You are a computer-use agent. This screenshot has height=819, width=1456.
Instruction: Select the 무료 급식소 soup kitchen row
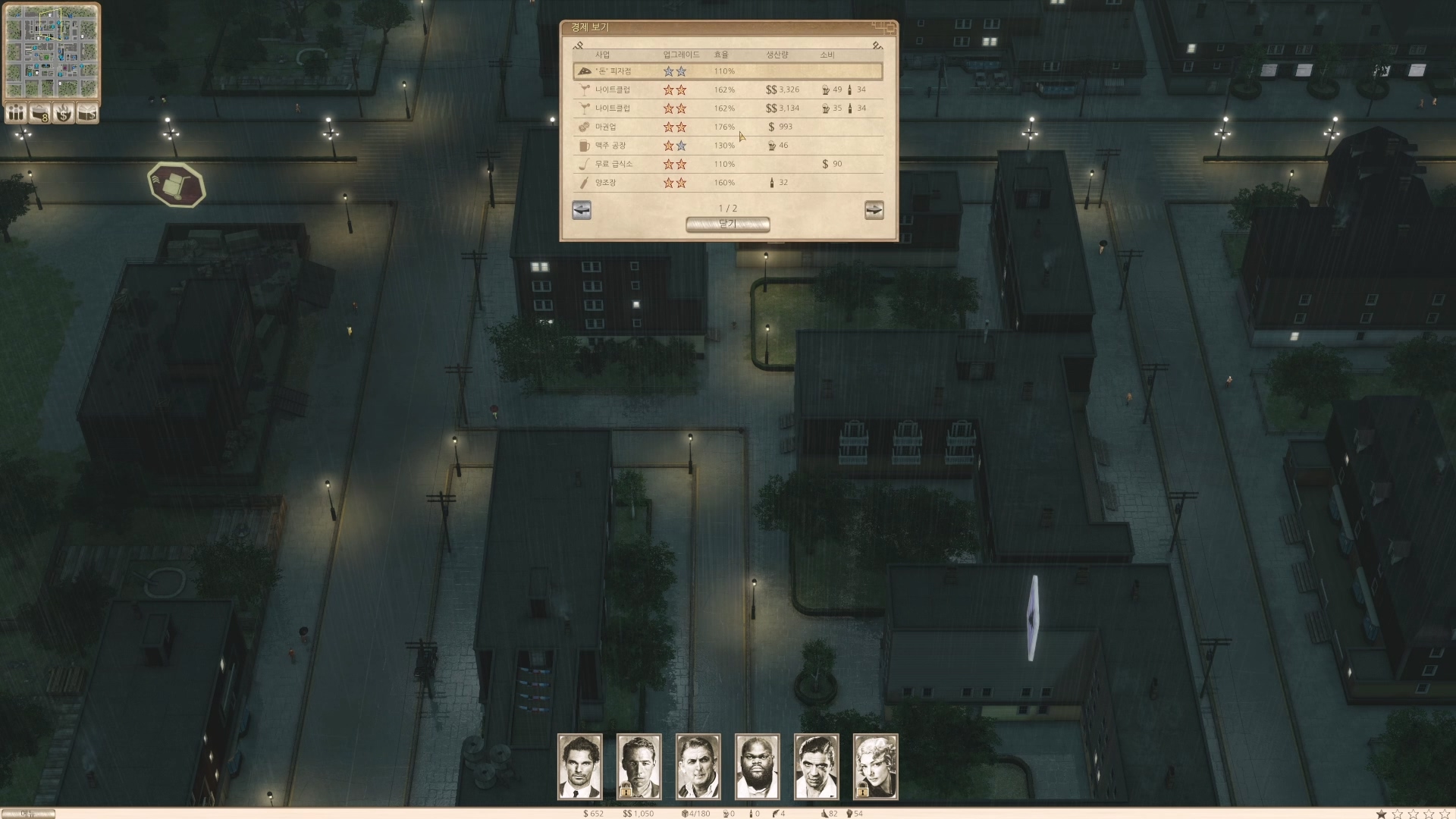727,164
